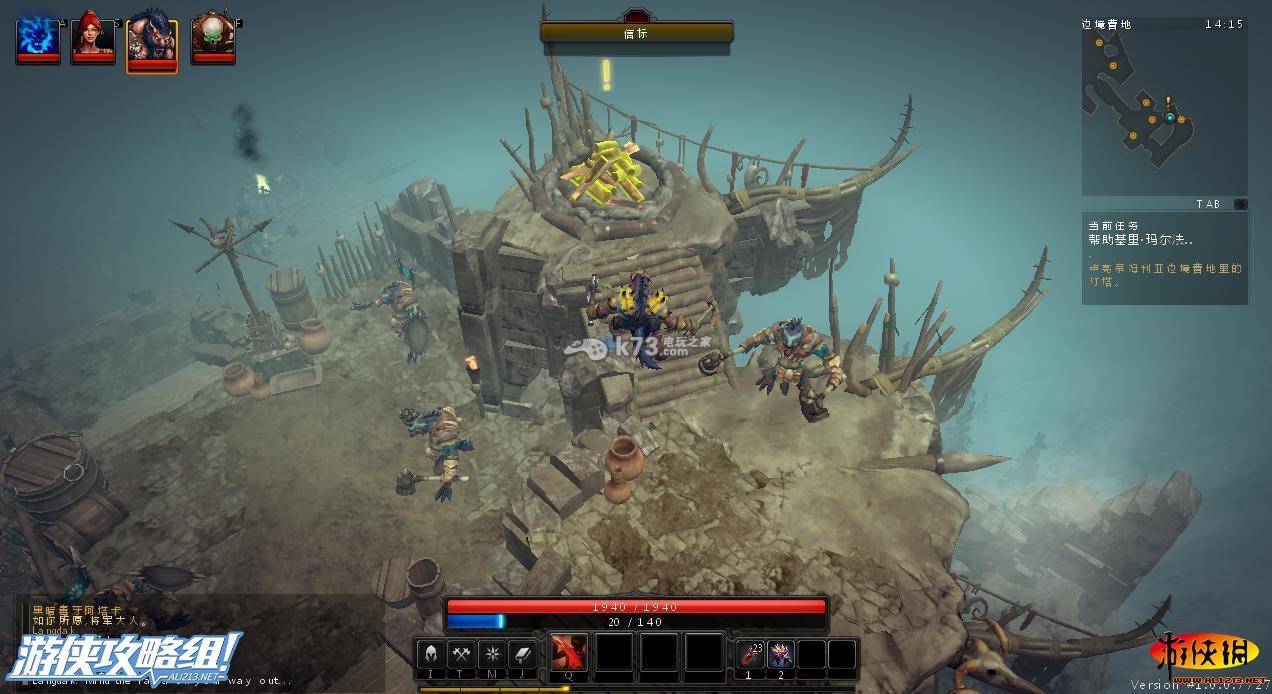This screenshot has height=694, width=1272.
Task: Open the starburst menu icon
Action: [492, 653]
